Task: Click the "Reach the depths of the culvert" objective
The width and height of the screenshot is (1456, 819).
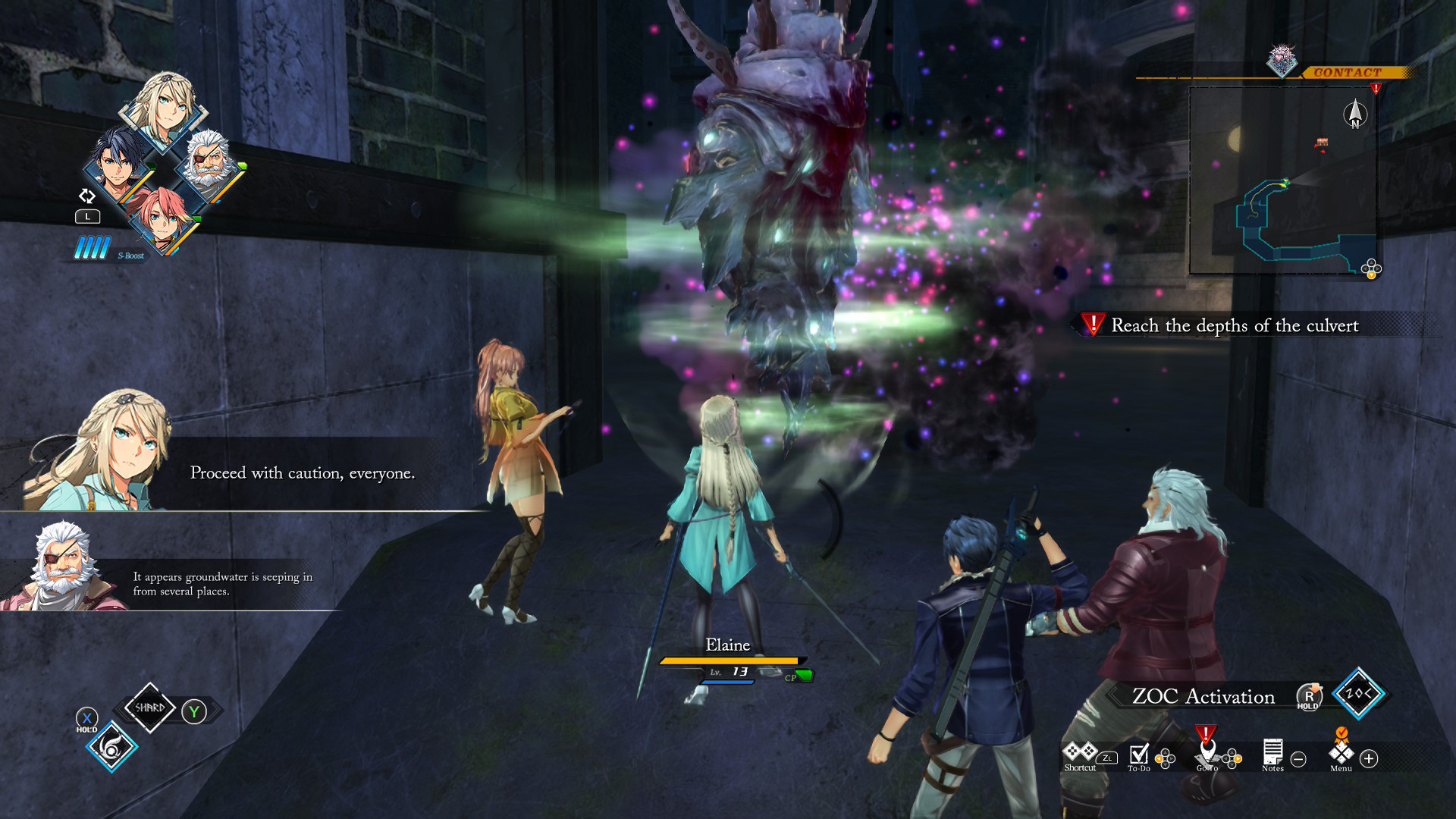Action: pos(1234,325)
